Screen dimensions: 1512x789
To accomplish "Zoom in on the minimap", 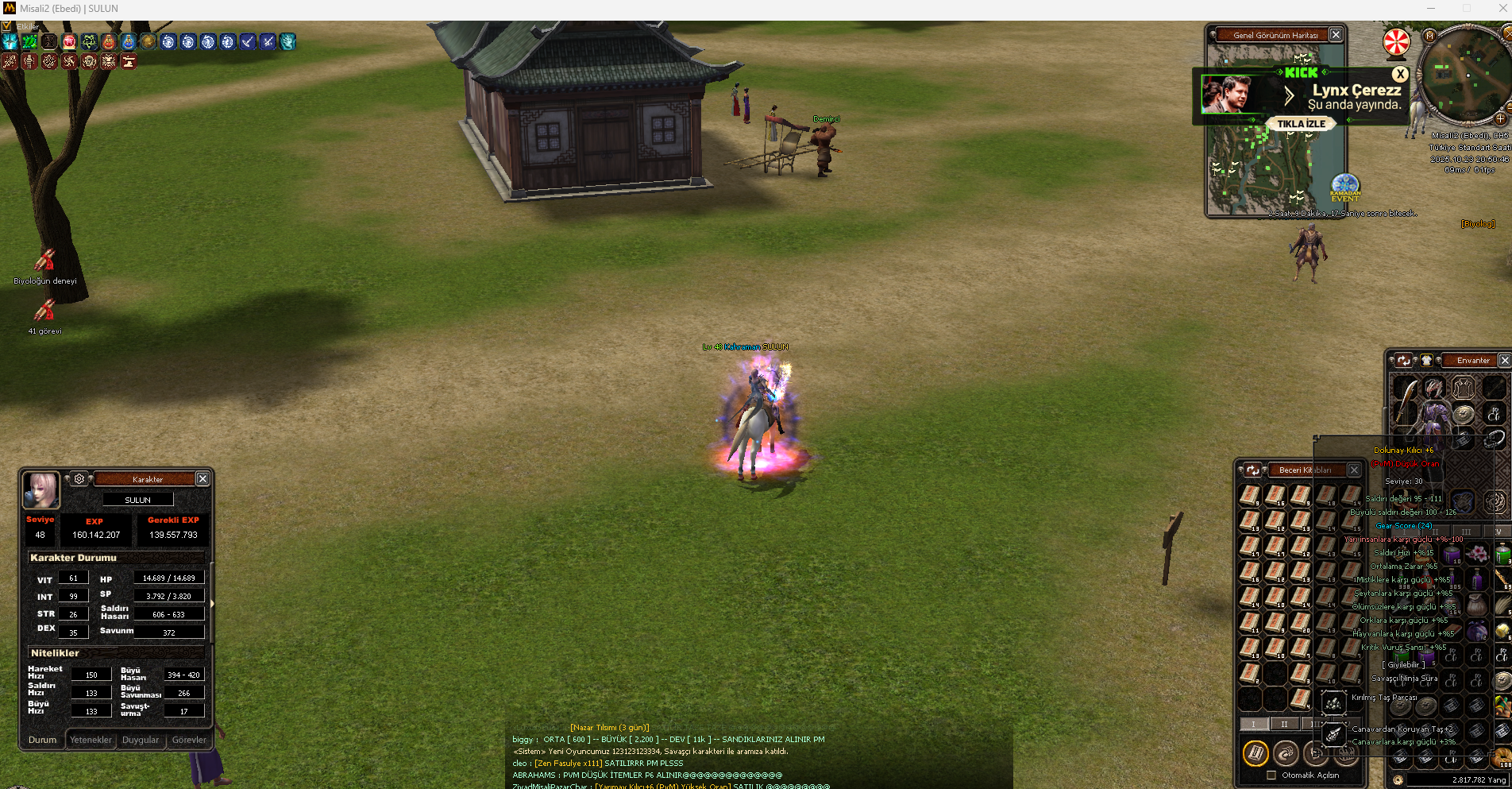I will click(1501, 119).
